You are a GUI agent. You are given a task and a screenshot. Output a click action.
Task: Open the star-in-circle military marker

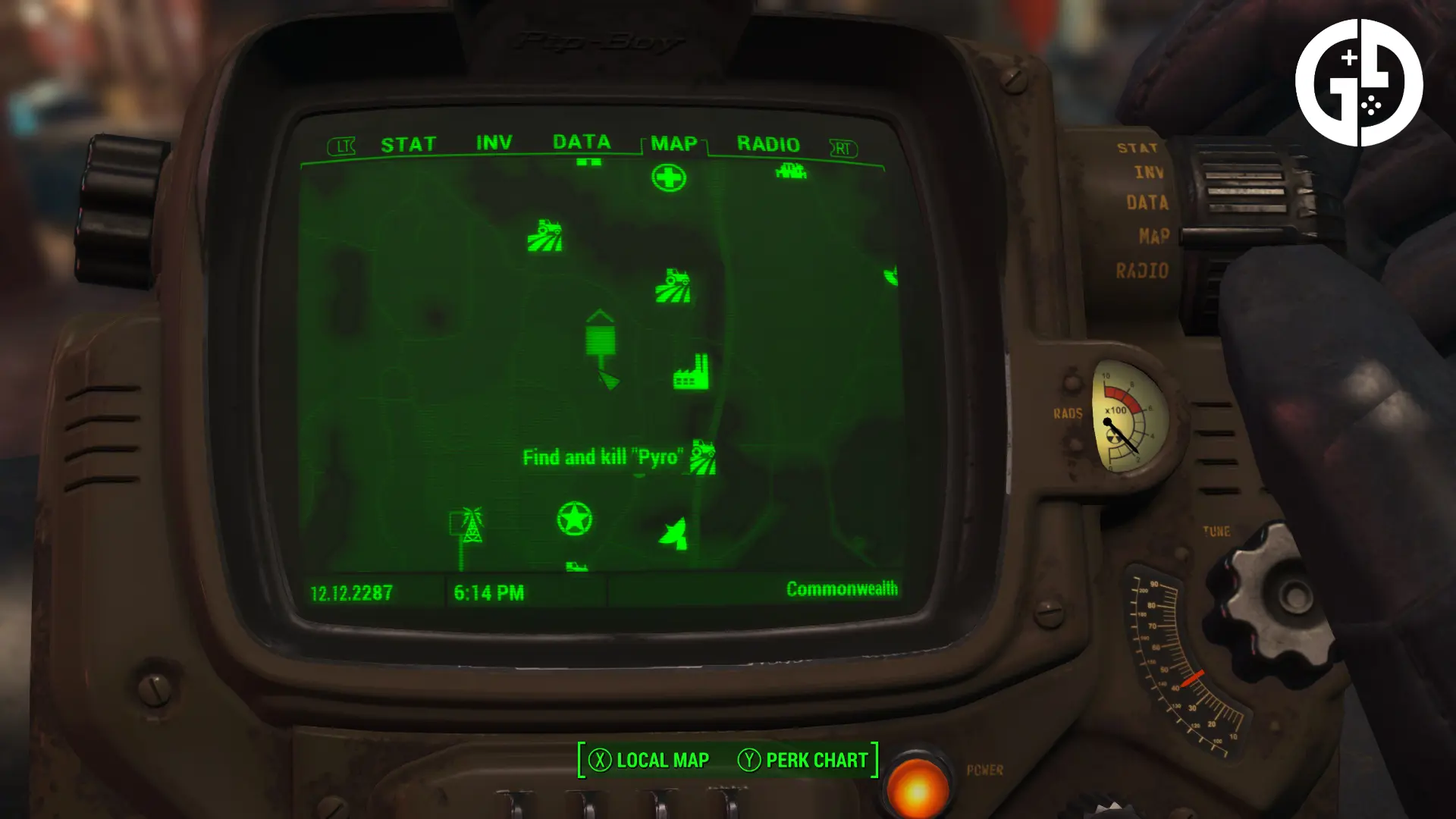pos(574,520)
